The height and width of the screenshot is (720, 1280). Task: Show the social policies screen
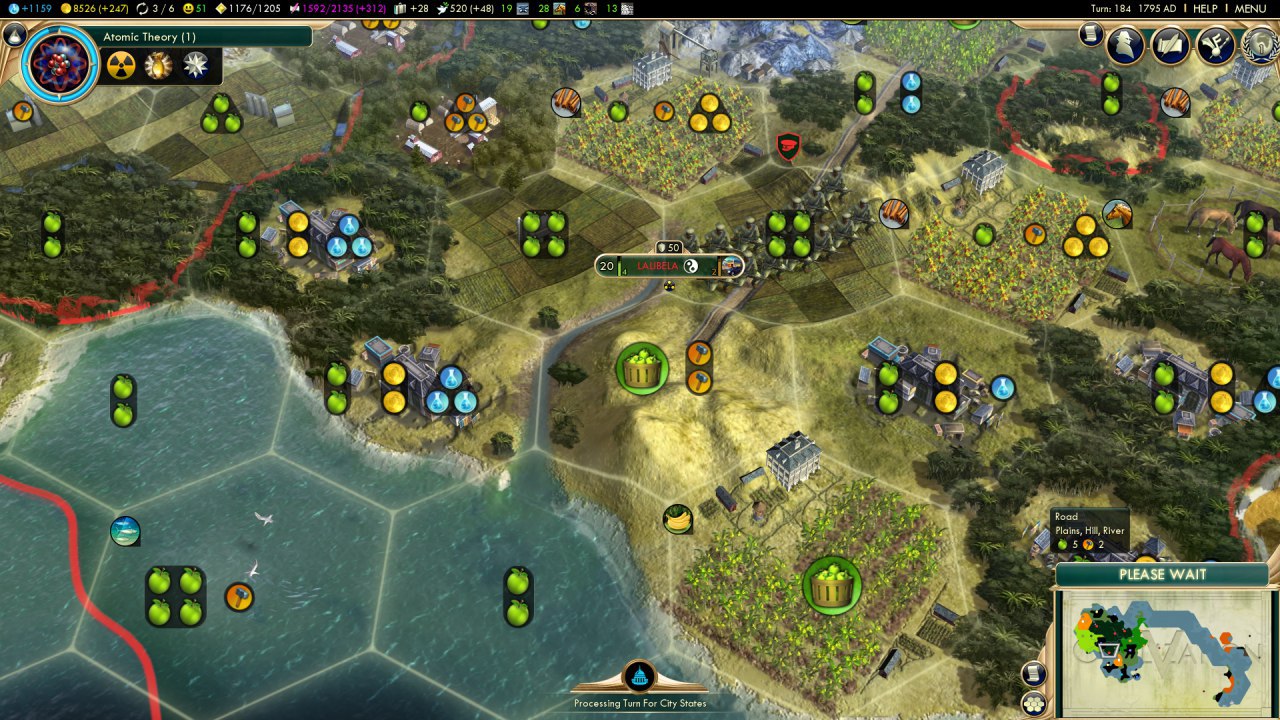click(1170, 45)
